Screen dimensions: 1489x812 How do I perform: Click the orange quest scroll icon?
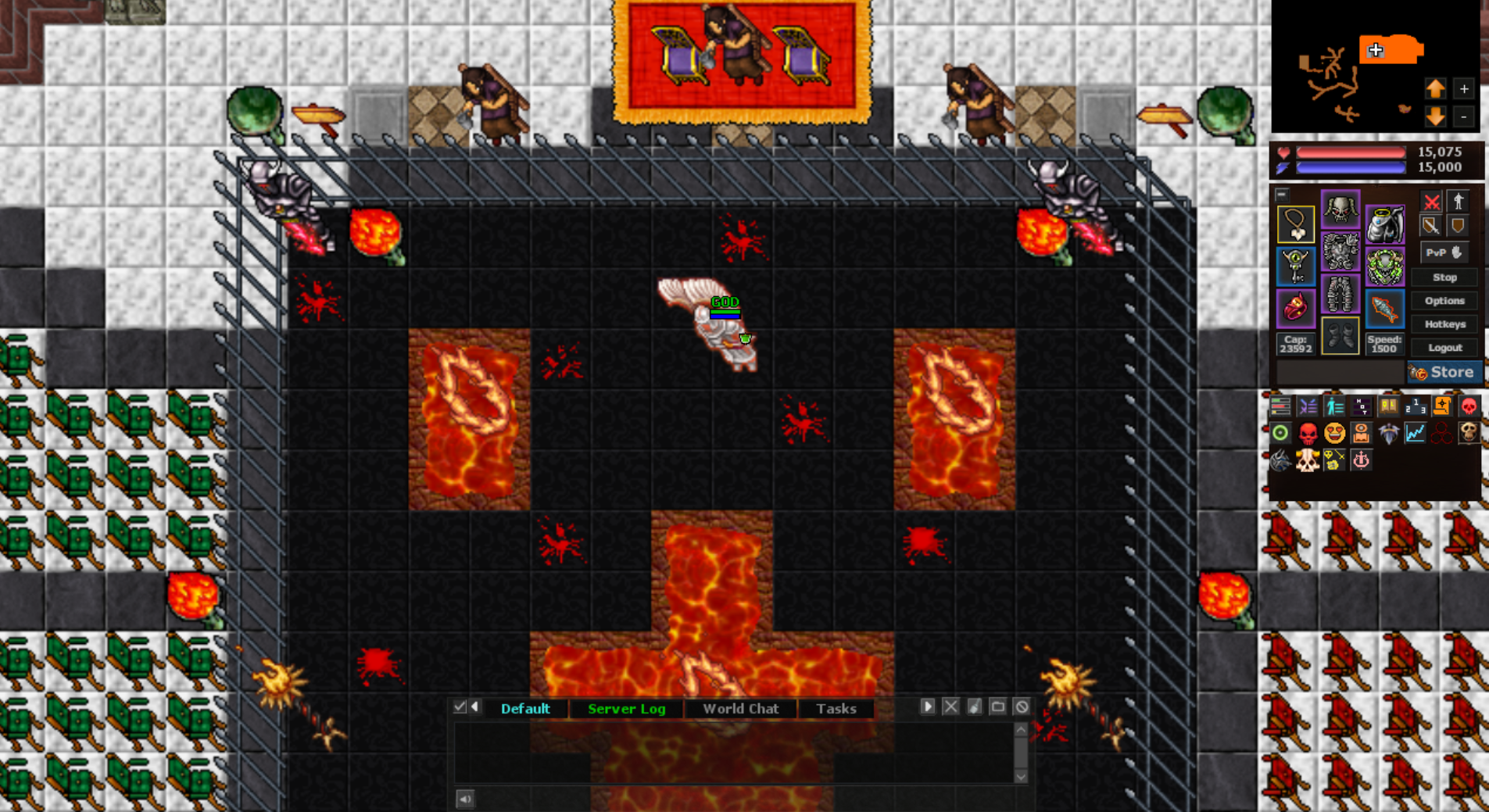coord(1442,406)
